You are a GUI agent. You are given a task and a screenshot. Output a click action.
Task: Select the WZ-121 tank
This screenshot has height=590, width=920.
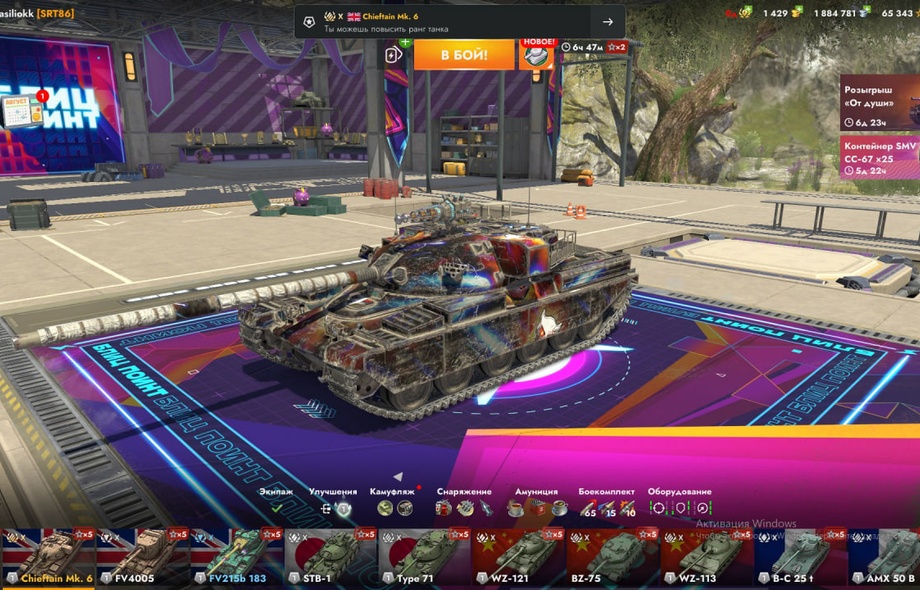(x=518, y=558)
